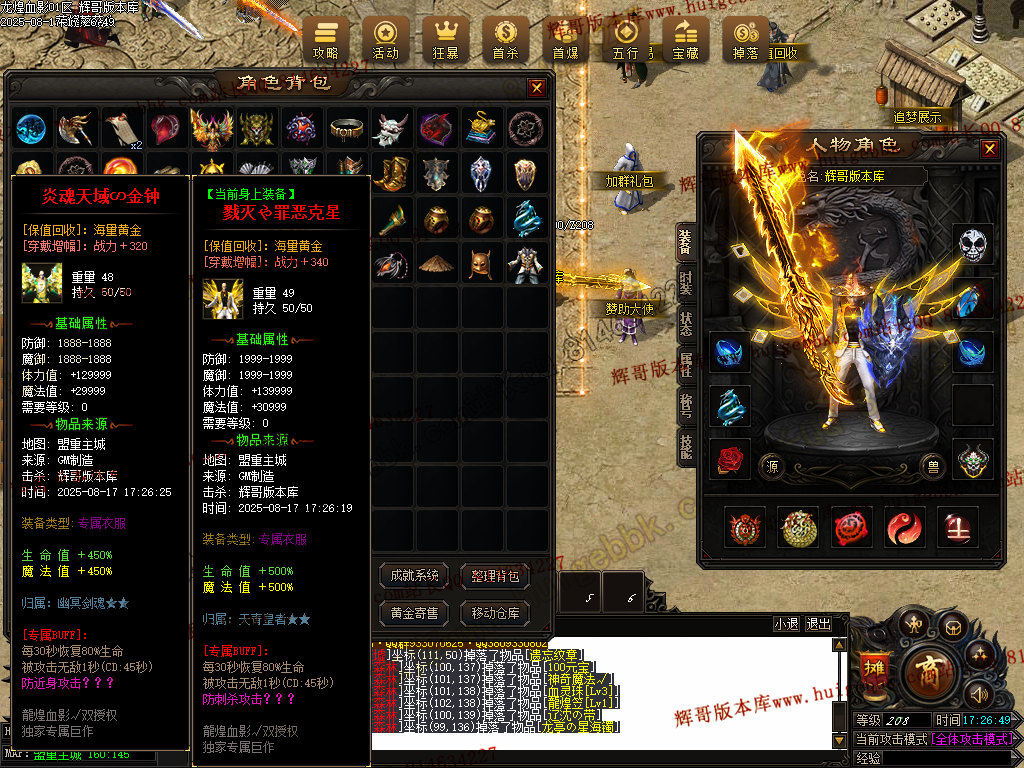1024x768 pixels.
Task: Select the red rose equipment slot
Action: point(729,458)
